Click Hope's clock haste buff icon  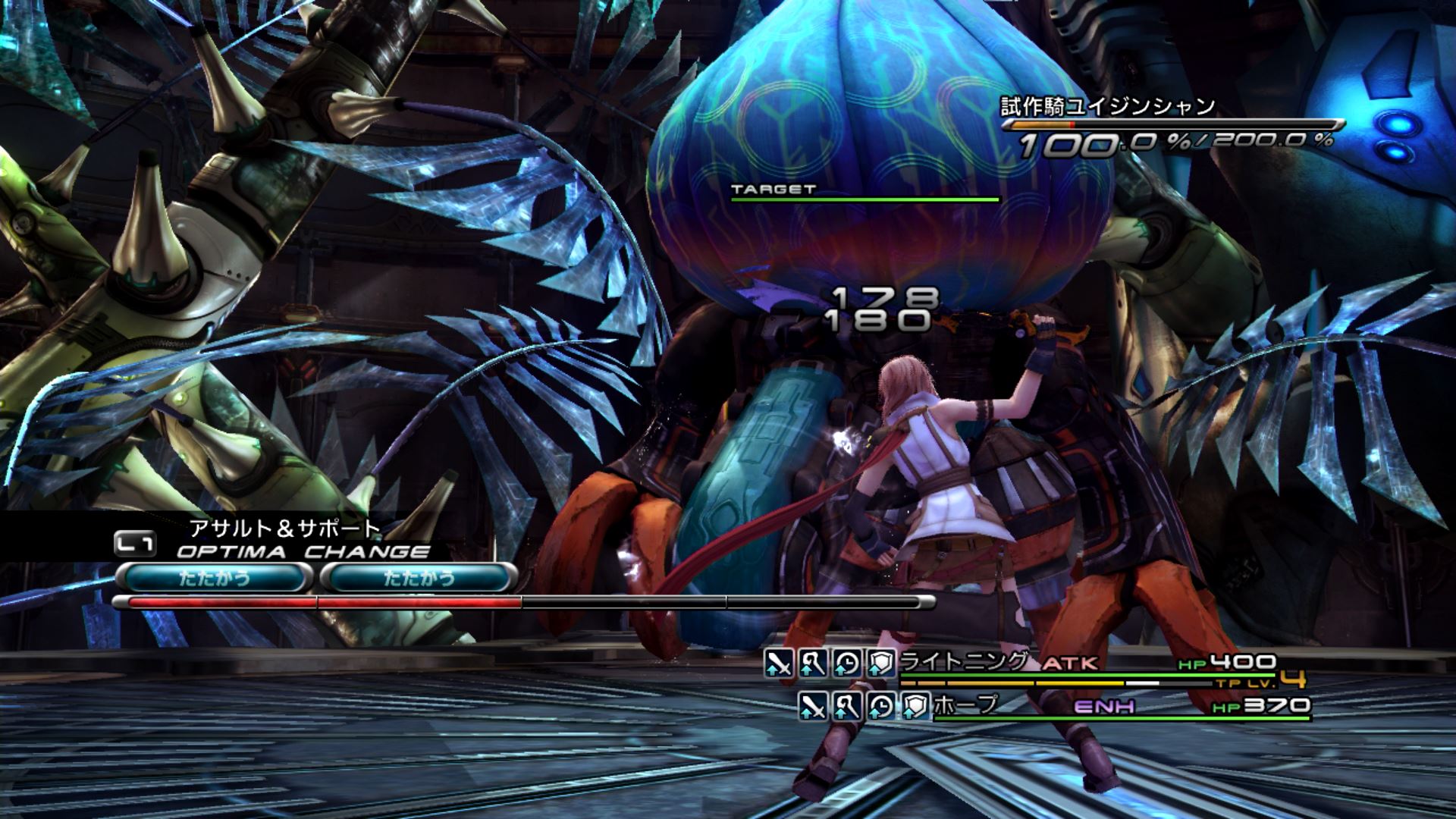[x=880, y=707]
